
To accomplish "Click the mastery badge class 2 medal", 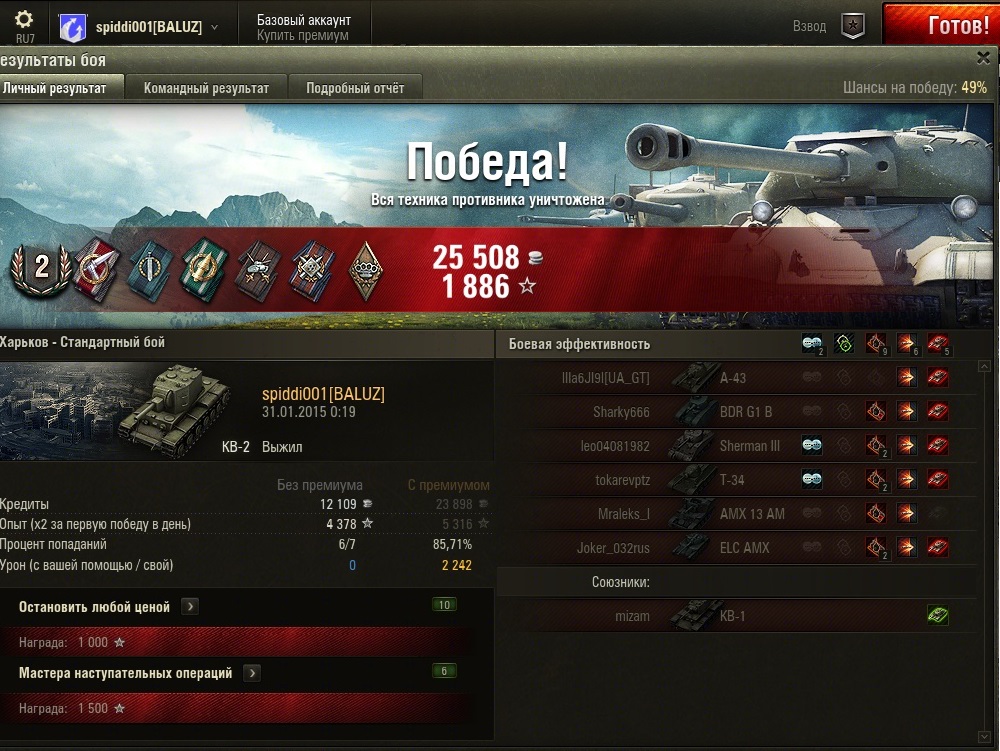I will pyautogui.click(x=41, y=267).
